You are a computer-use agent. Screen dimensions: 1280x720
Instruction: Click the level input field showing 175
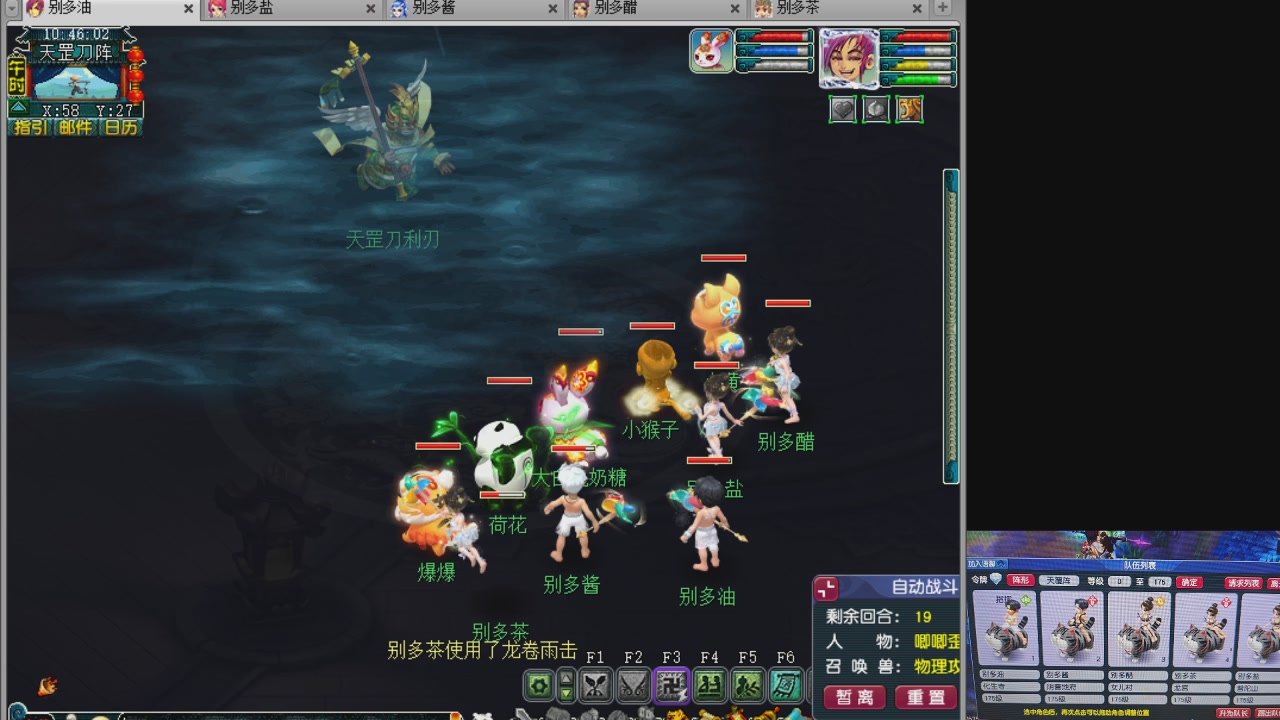pyautogui.click(x=1159, y=580)
